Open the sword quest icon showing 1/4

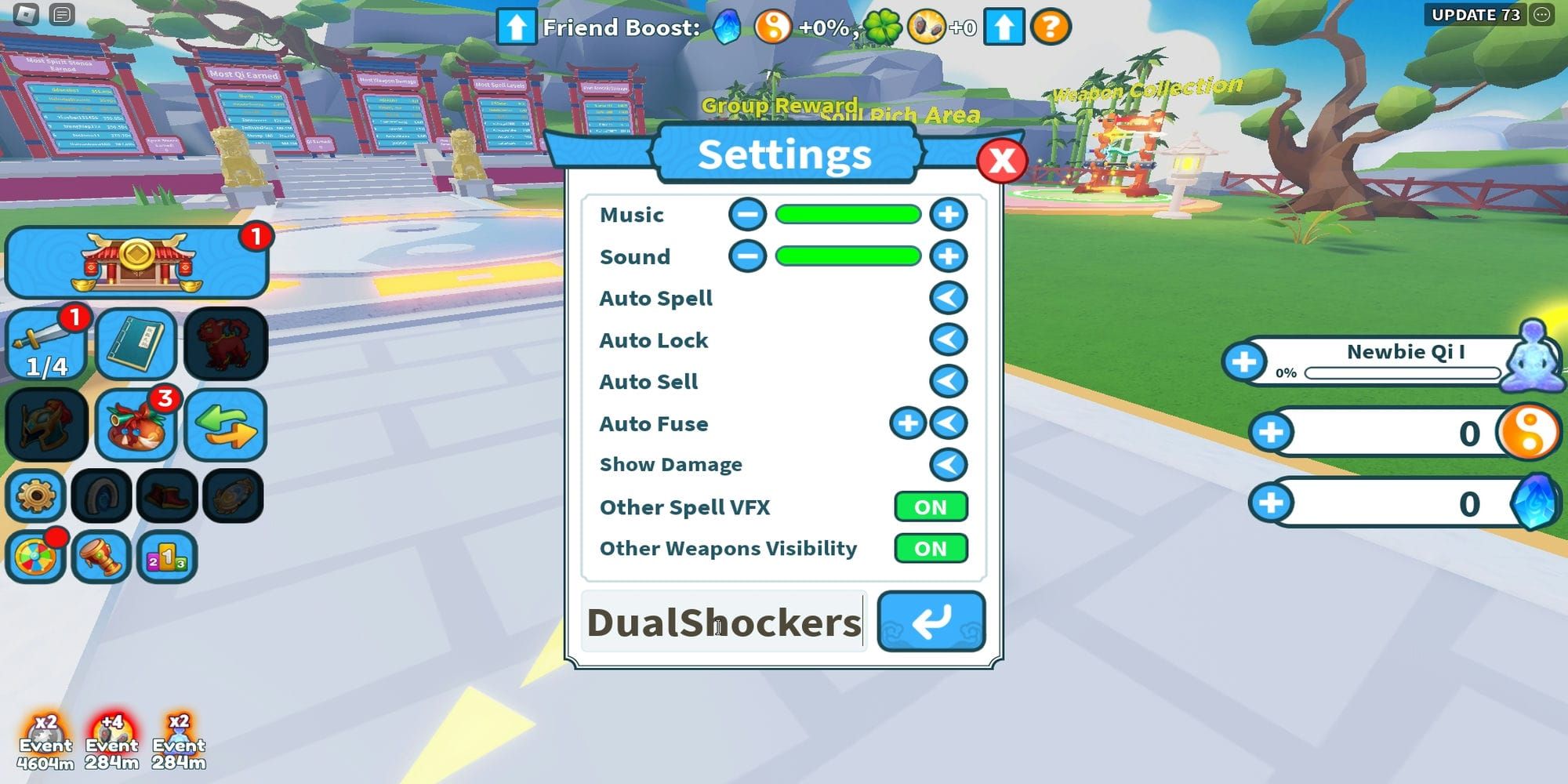click(x=46, y=343)
